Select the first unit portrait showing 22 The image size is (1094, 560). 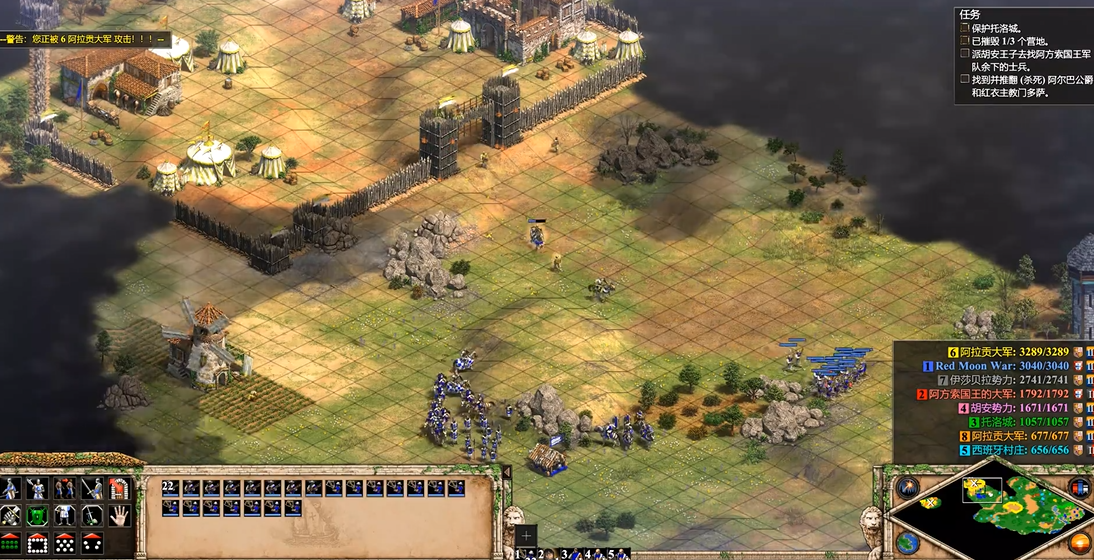click(170, 489)
